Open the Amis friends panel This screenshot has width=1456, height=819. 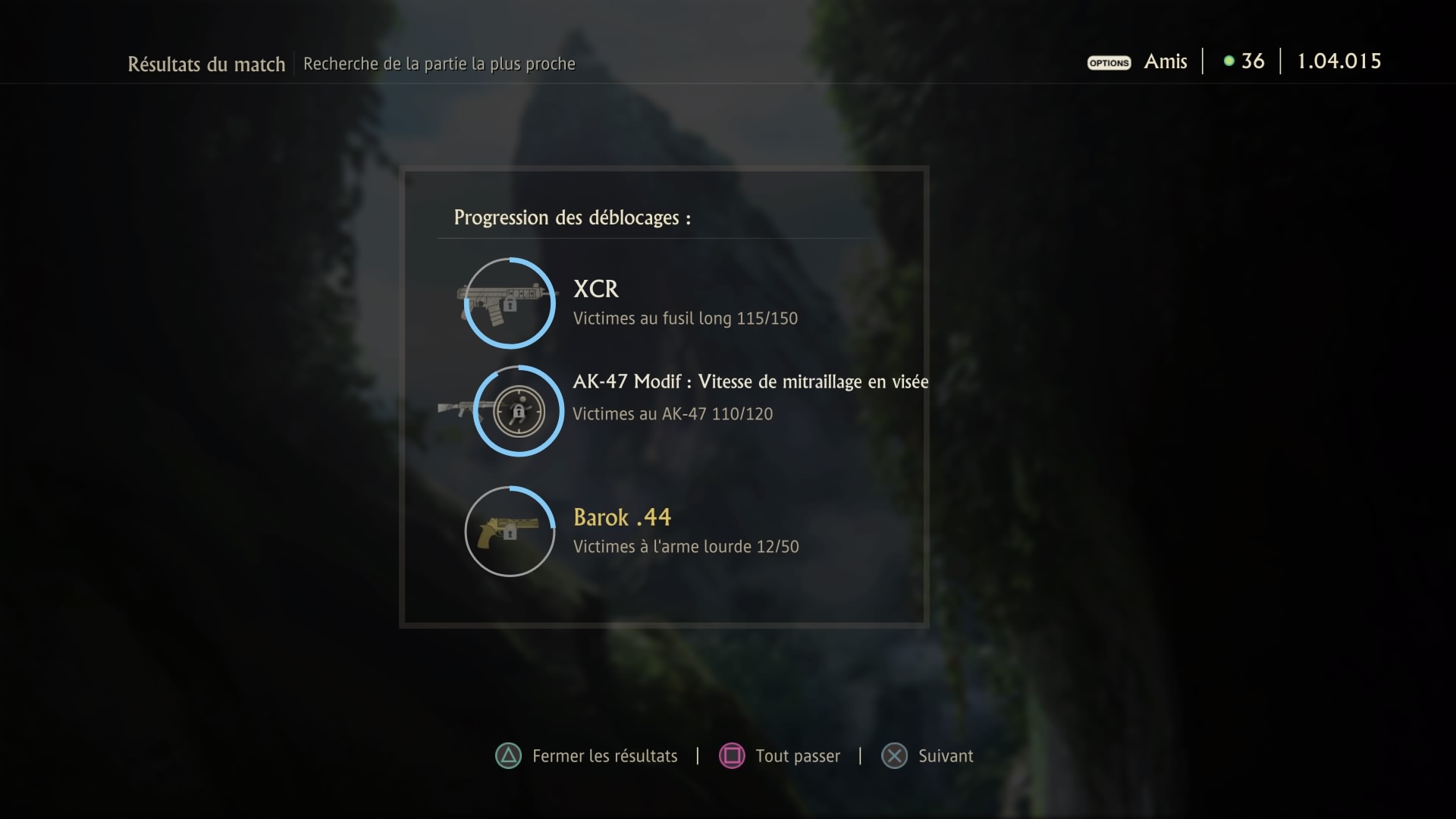pos(1165,61)
